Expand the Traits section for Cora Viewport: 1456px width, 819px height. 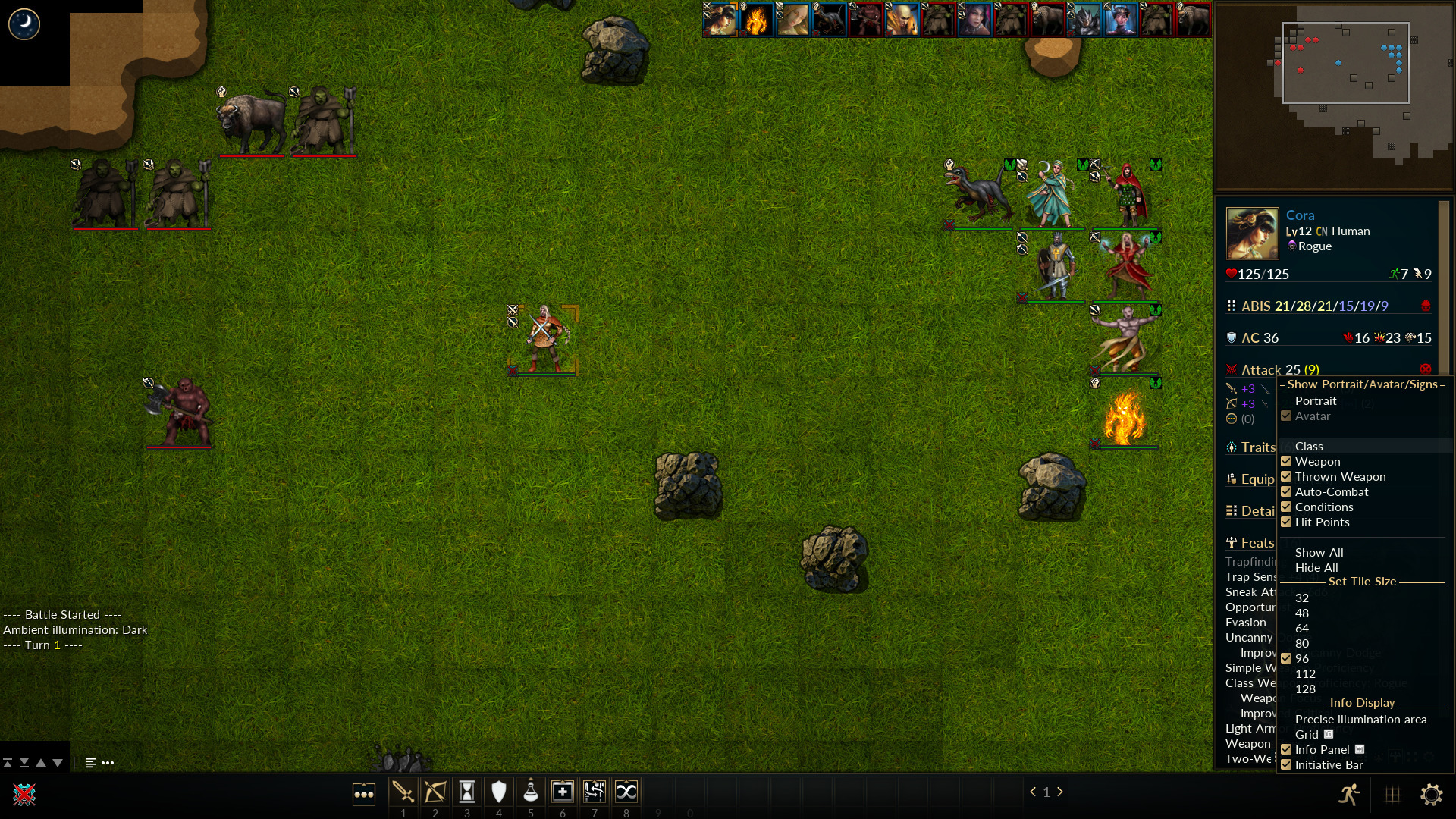pyautogui.click(x=1252, y=447)
